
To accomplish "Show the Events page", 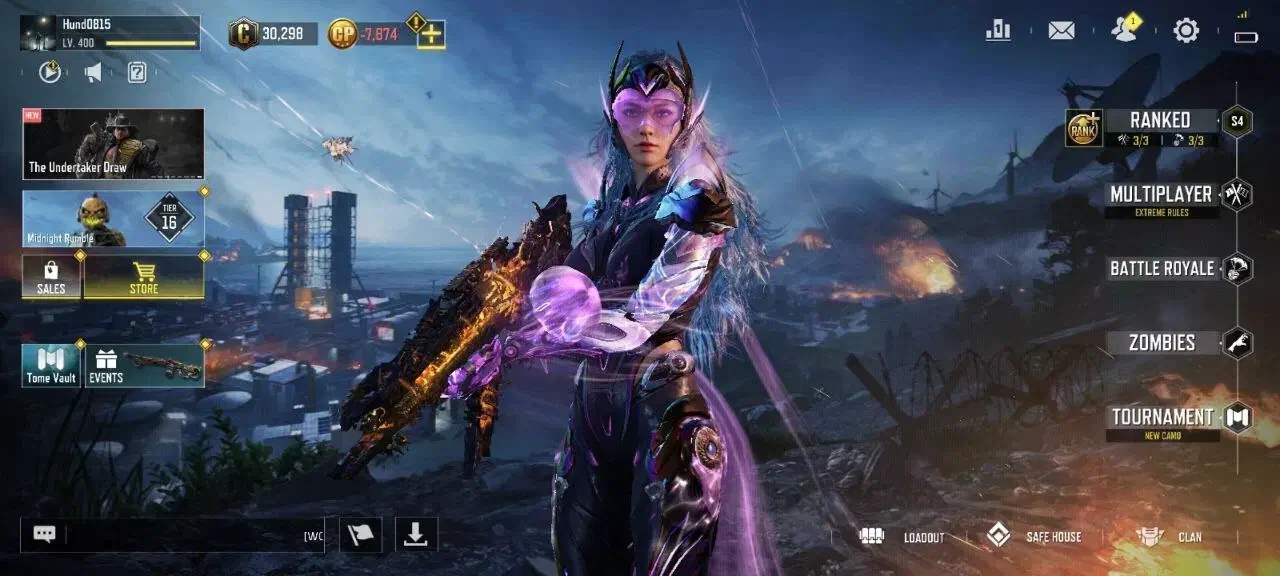I will tap(145, 365).
